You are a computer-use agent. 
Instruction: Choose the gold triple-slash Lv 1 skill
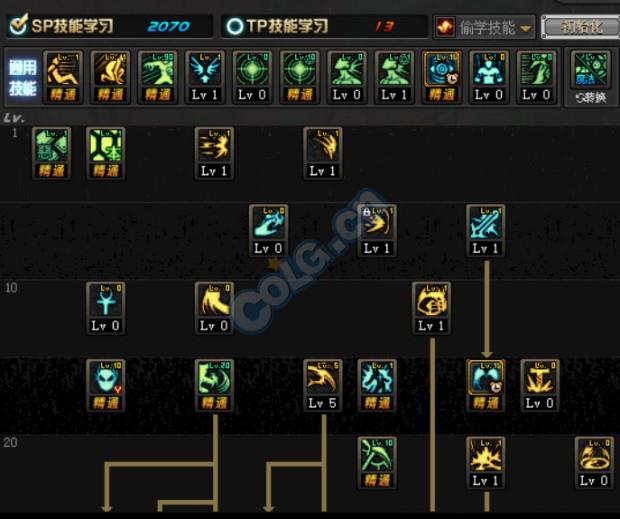214,152
